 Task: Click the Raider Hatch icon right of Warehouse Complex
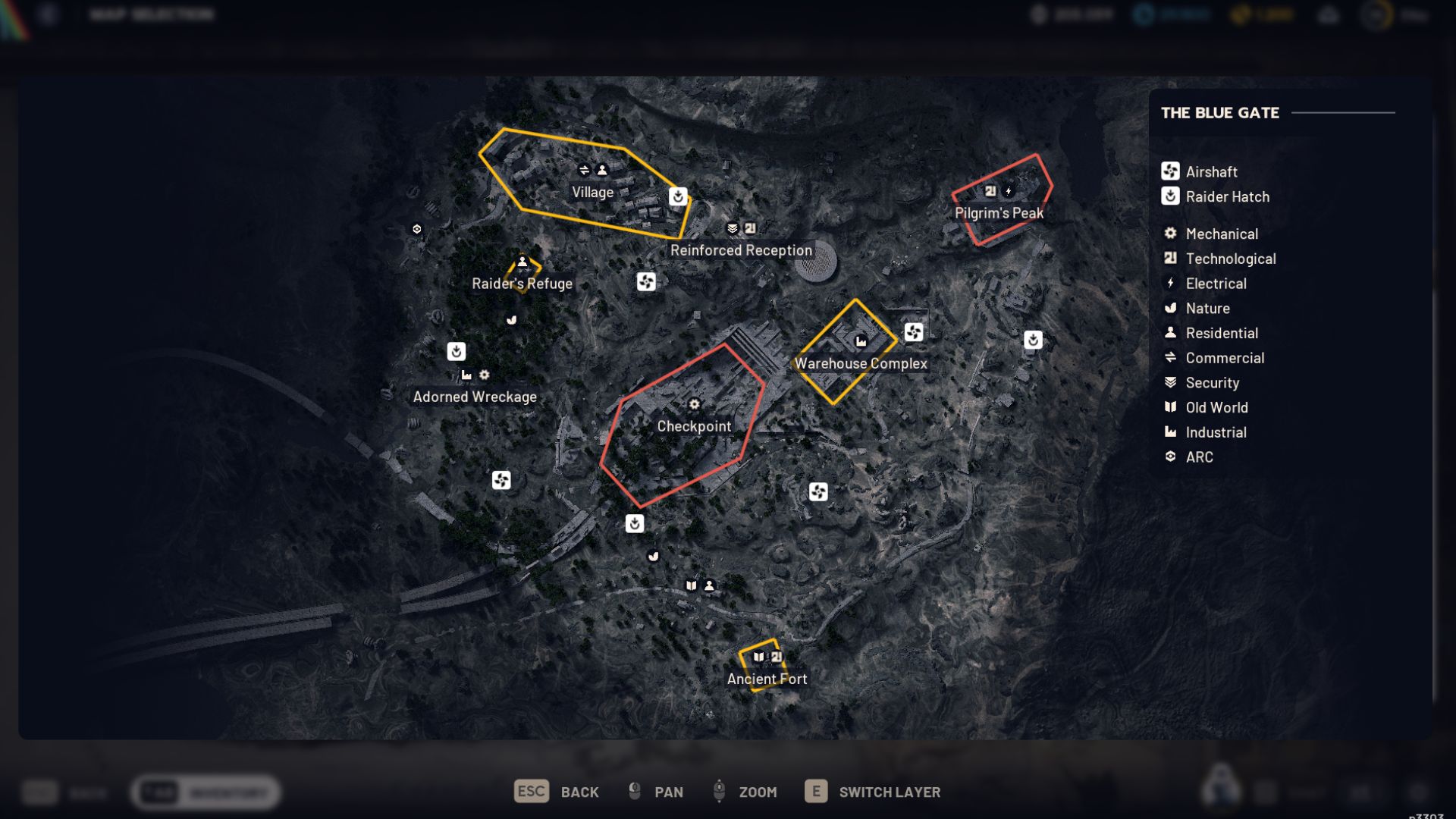point(1034,340)
